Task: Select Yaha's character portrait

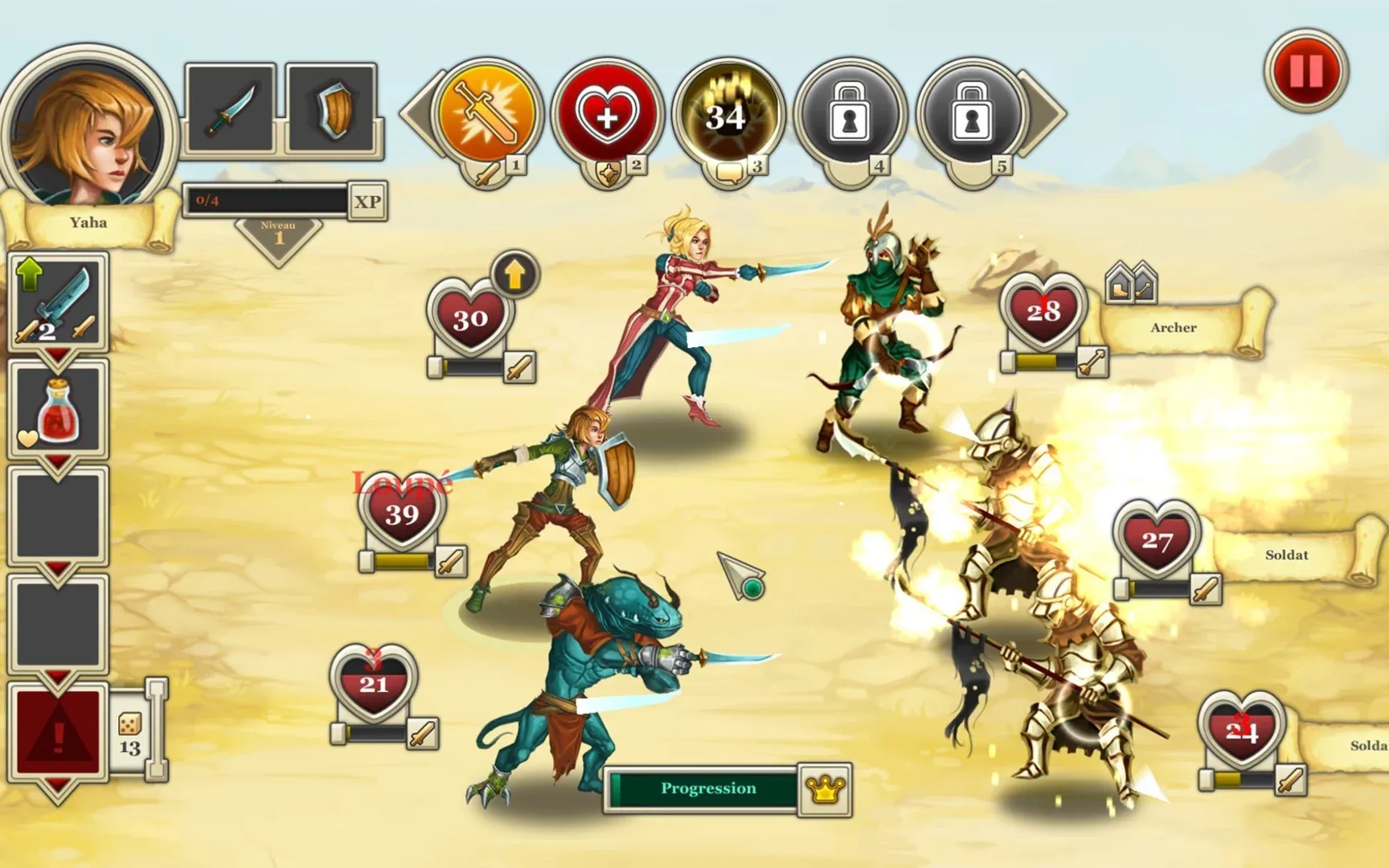Action: tap(95, 129)
